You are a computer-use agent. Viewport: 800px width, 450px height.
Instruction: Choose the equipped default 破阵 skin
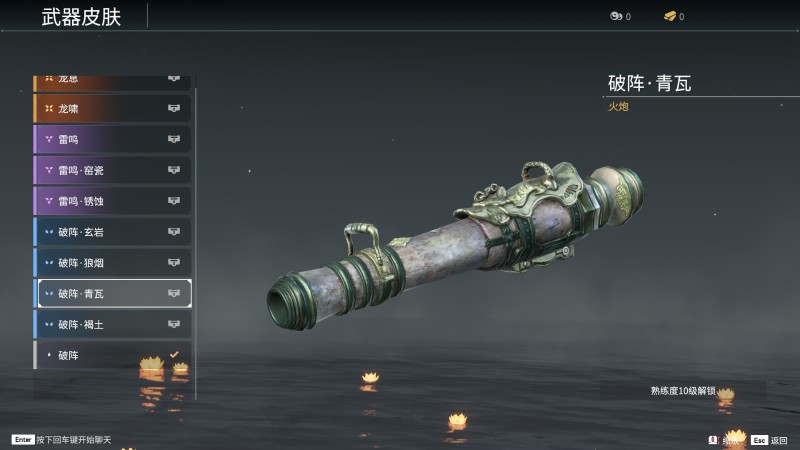(x=112, y=355)
